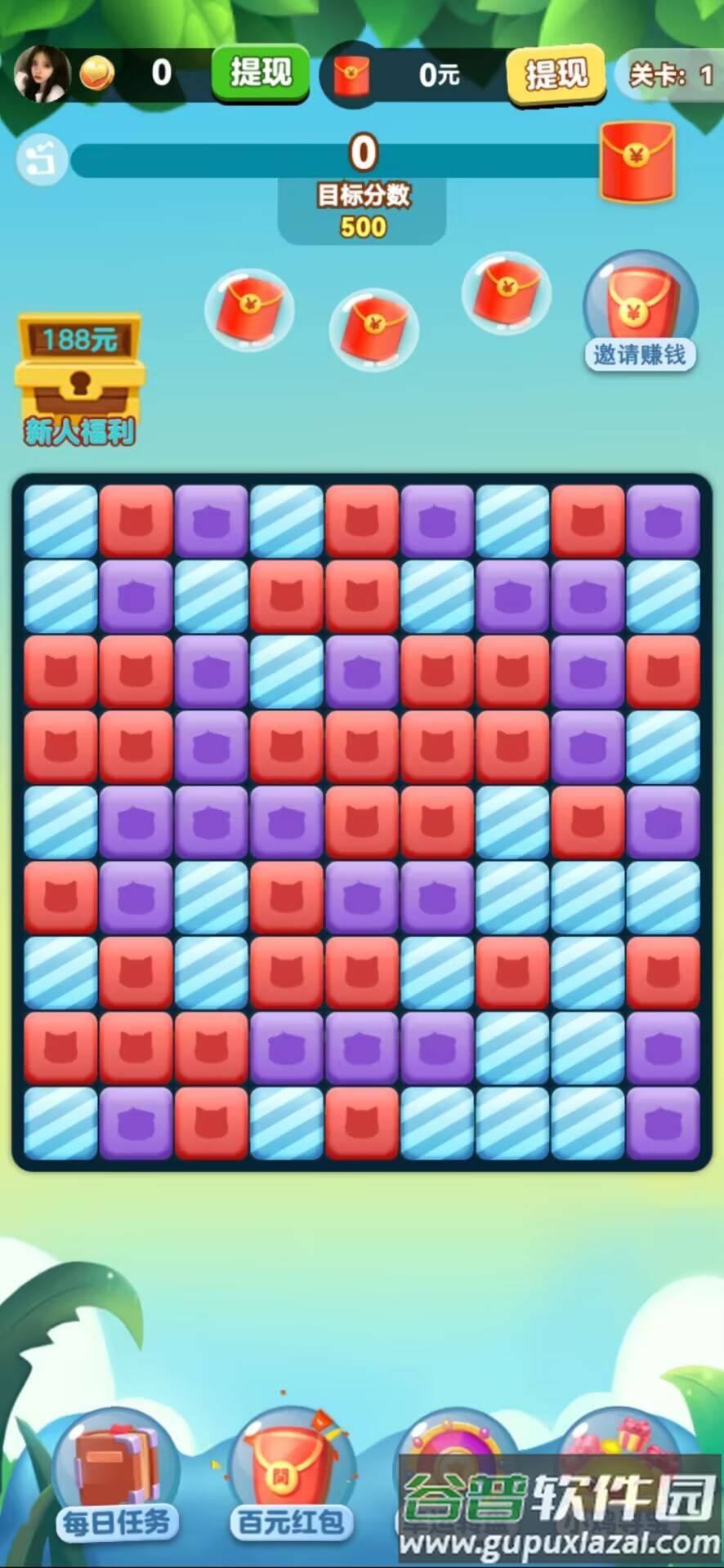Open the 188元 新人福利 treasure chest
Image resolution: width=724 pixels, height=1568 pixels.
[79, 378]
